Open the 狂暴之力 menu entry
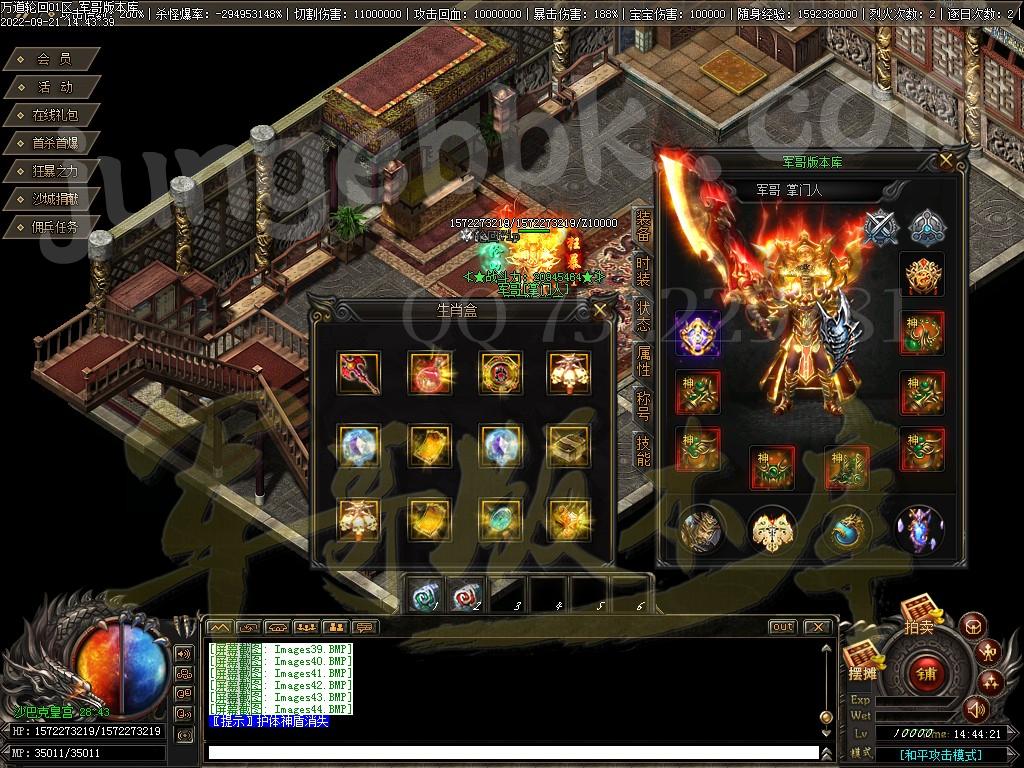This screenshot has width=1024, height=768. click(54, 171)
